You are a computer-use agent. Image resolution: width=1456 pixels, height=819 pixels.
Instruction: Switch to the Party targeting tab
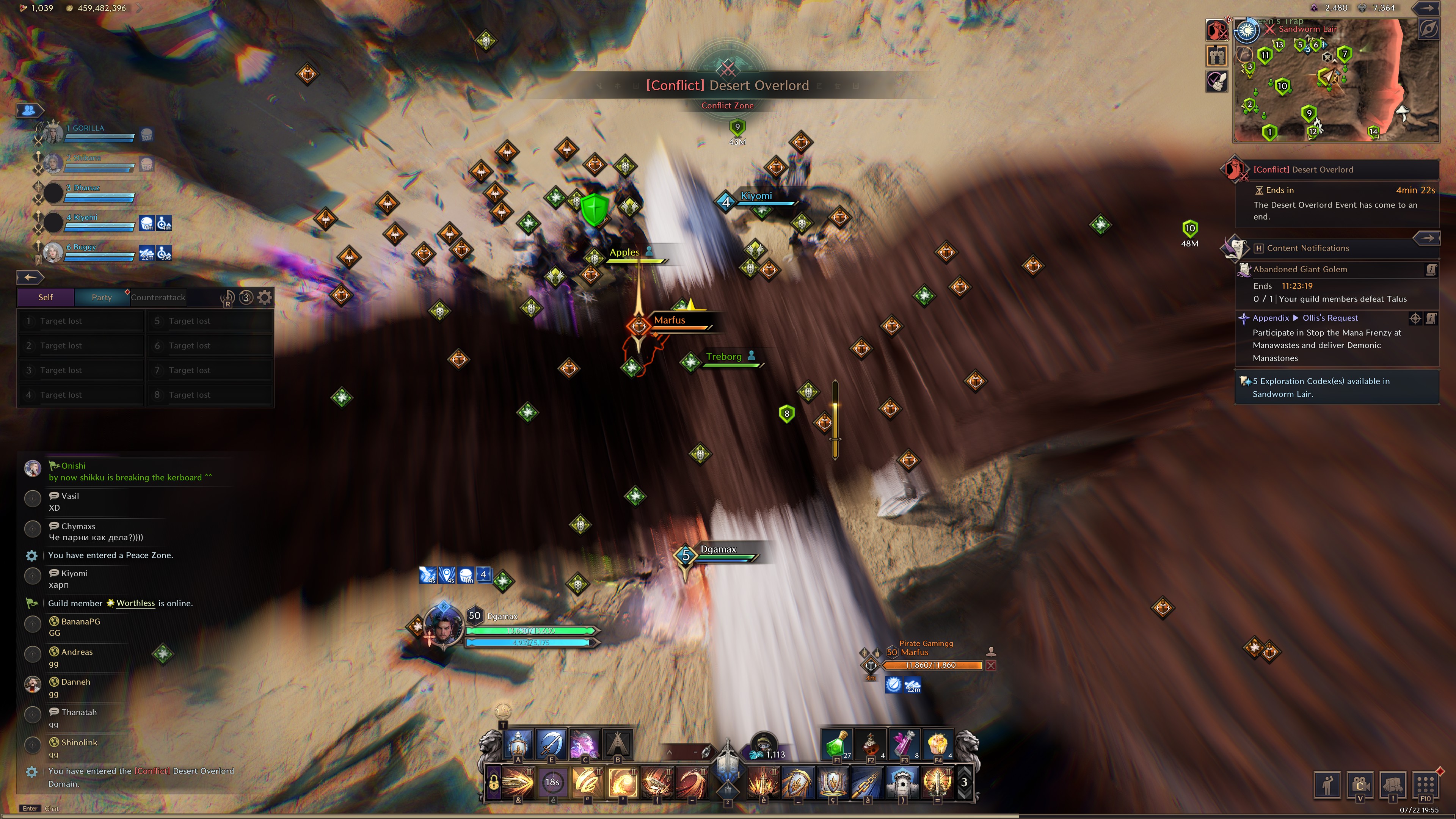coord(102,297)
